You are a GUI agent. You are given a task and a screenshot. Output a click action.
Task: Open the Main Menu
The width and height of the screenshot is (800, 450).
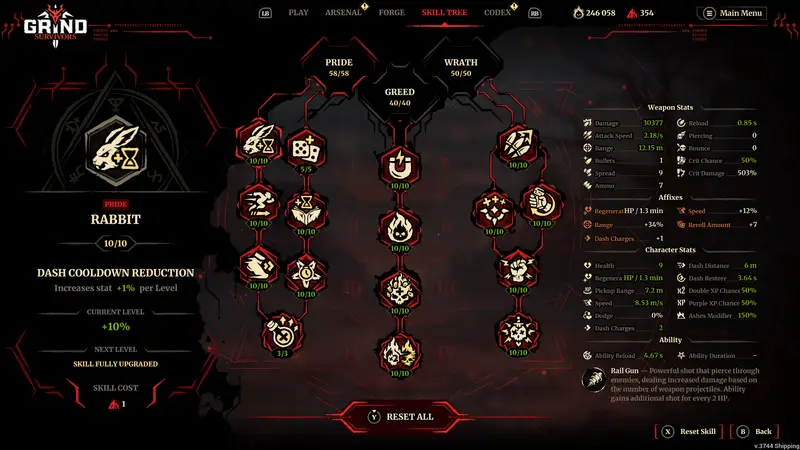coord(734,13)
